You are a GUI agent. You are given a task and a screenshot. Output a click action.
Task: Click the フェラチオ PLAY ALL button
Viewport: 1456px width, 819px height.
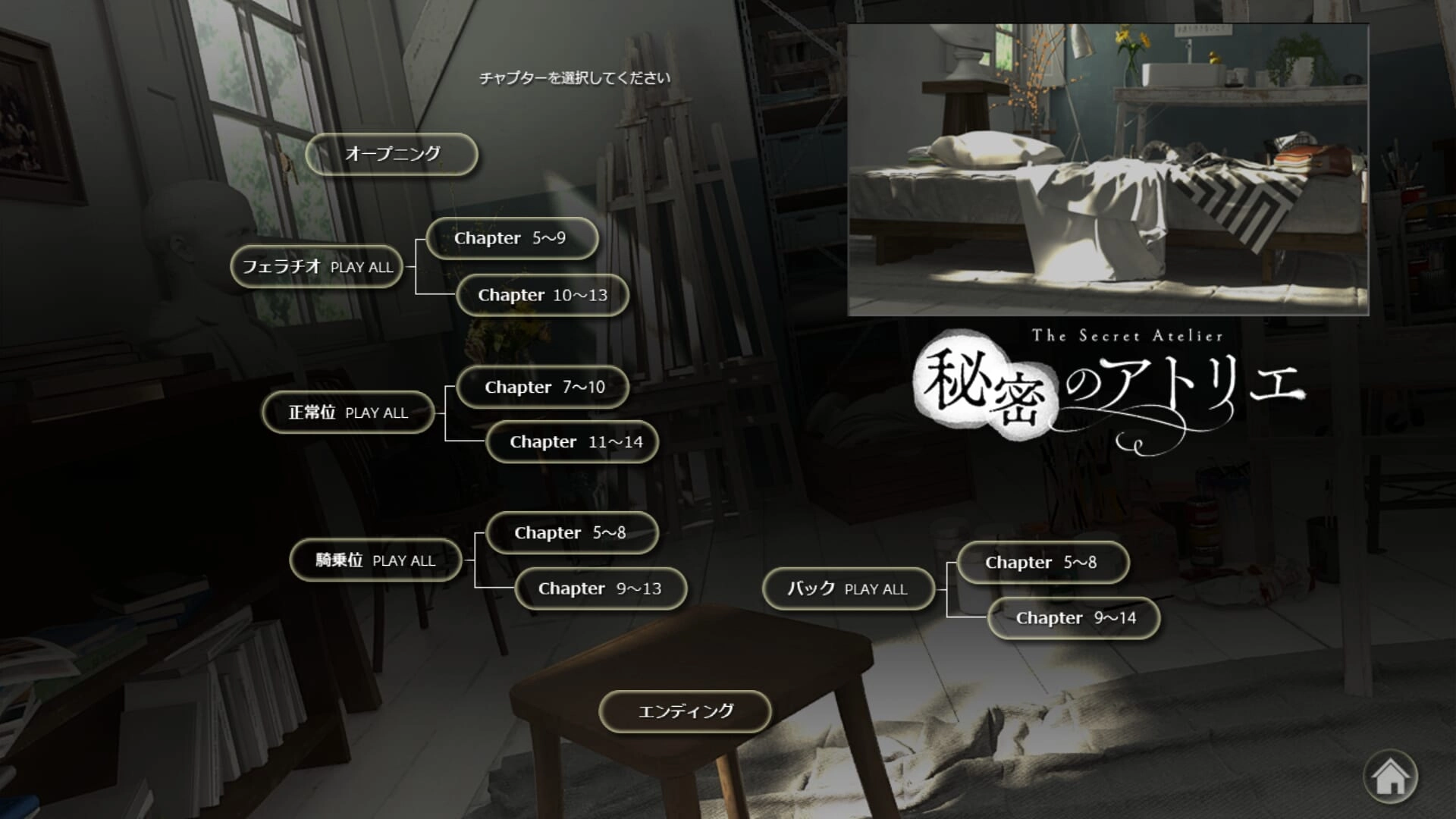tap(316, 267)
